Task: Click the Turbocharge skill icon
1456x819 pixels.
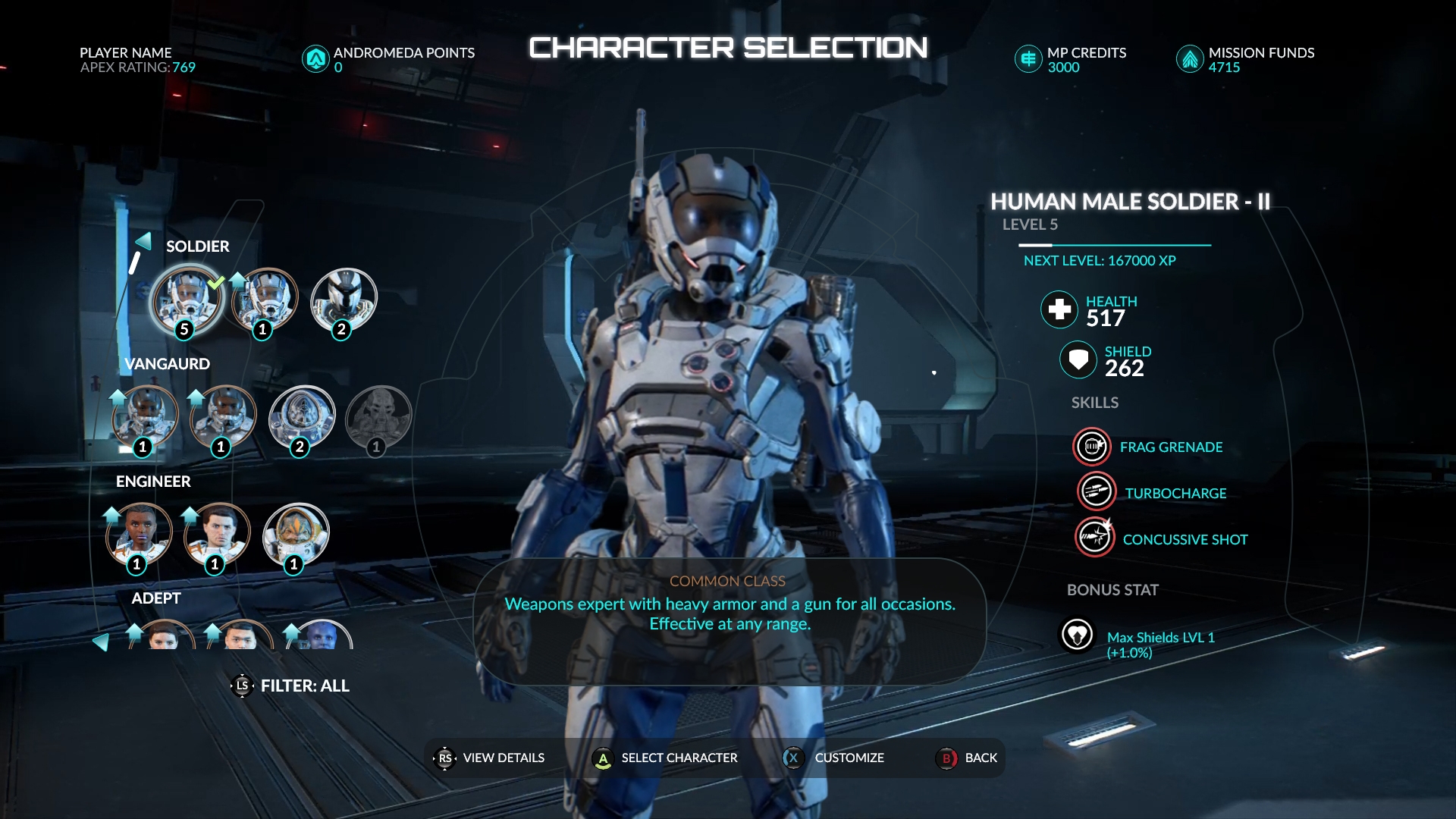Action: click(x=1096, y=492)
